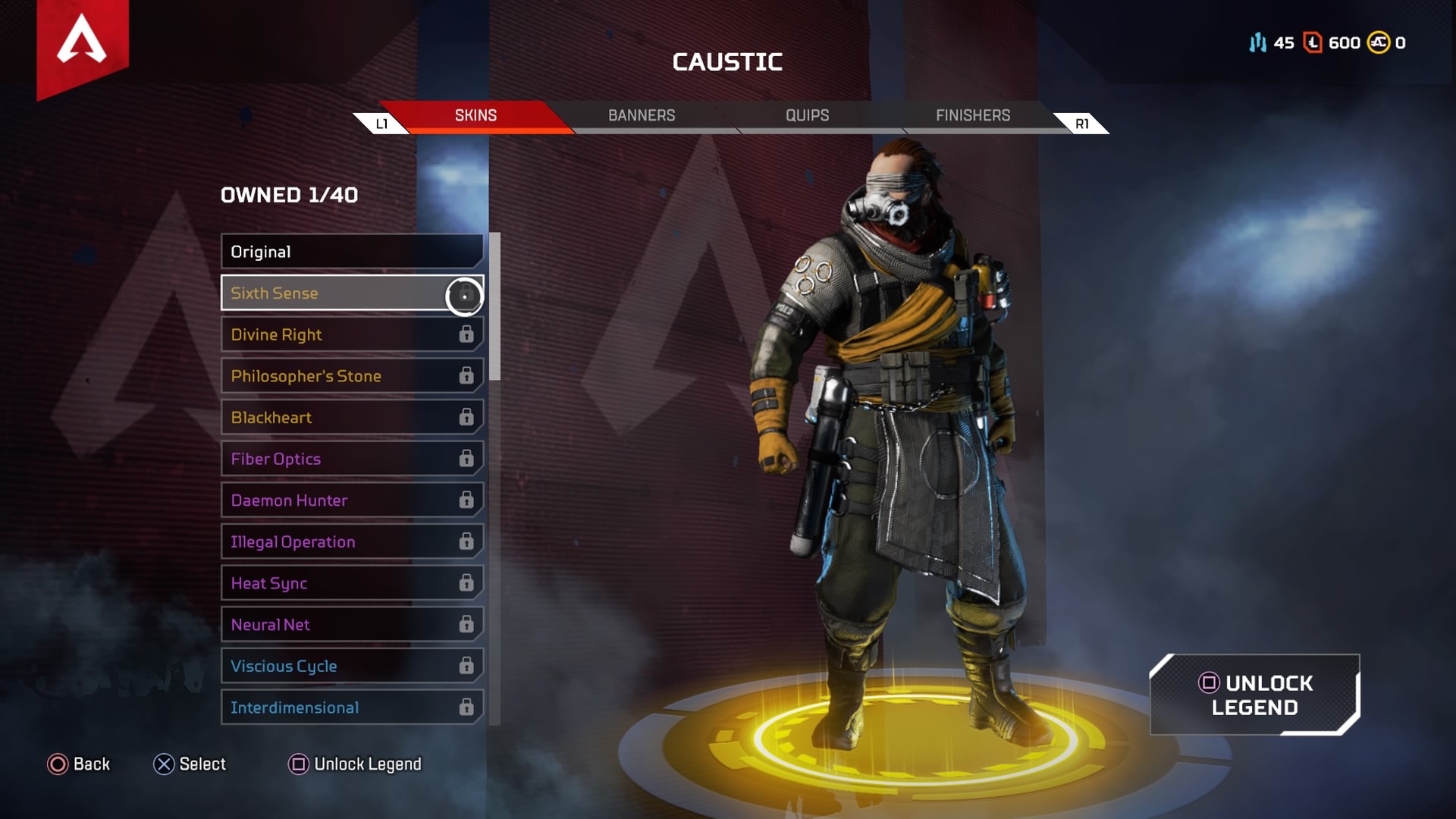
Task: Click the lock icon on Neural Net
Action: (x=466, y=624)
